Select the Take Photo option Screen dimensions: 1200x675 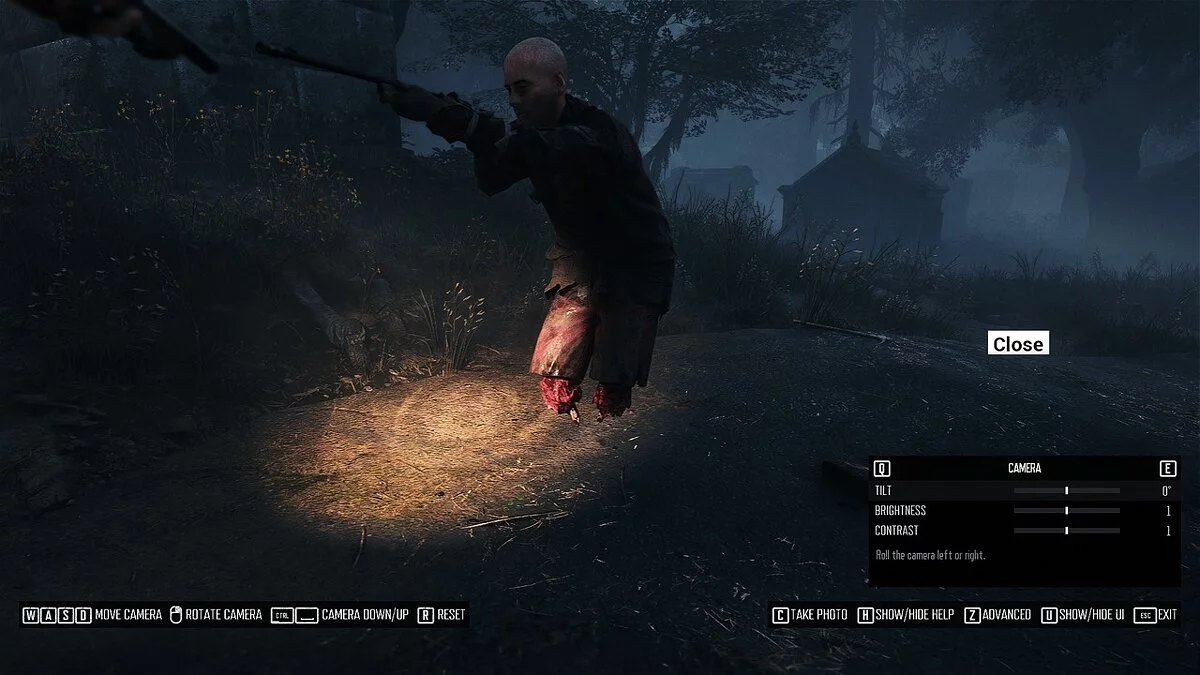tap(809, 615)
